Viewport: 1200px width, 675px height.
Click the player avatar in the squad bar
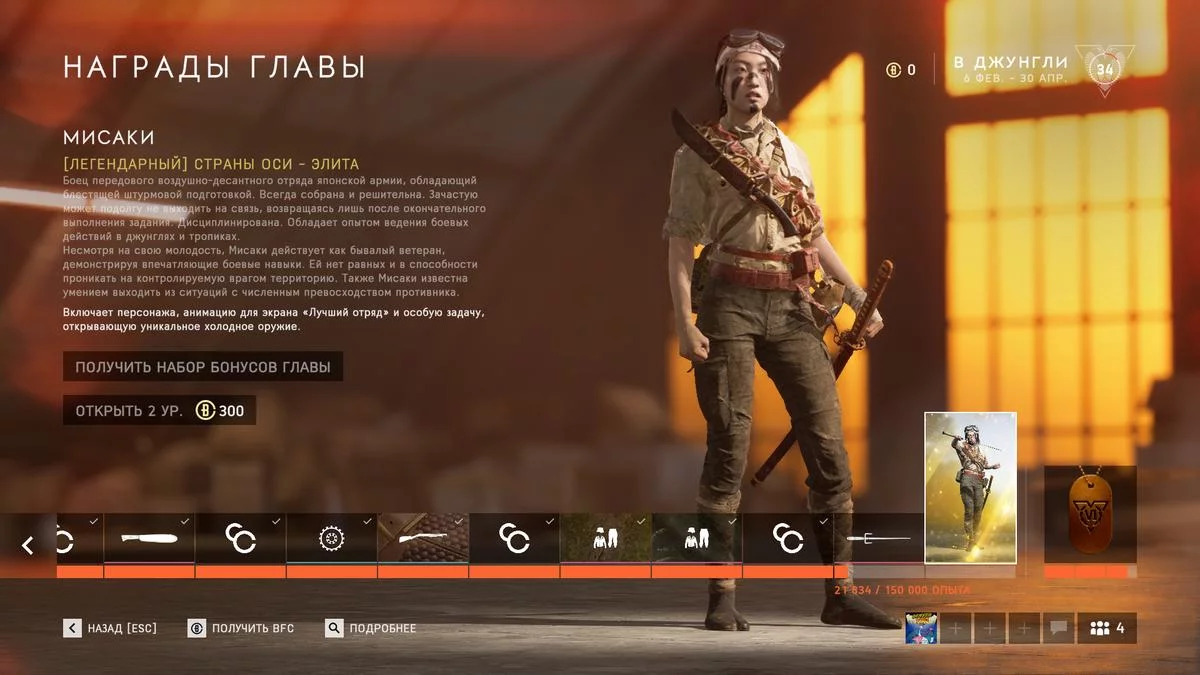pyautogui.click(x=921, y=628)
